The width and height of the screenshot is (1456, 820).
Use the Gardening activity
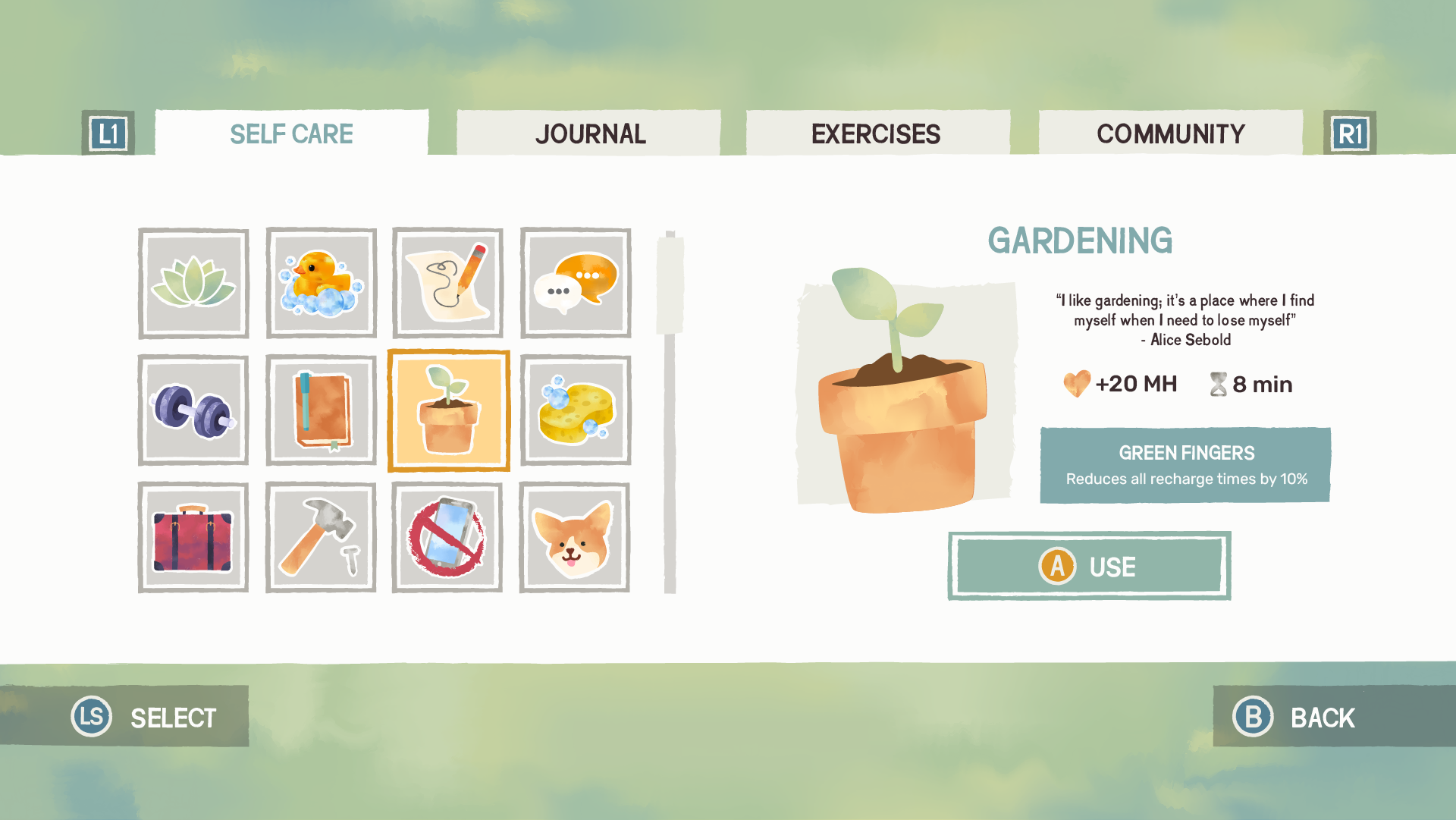pyautogui.click(x=1089, y=566)
